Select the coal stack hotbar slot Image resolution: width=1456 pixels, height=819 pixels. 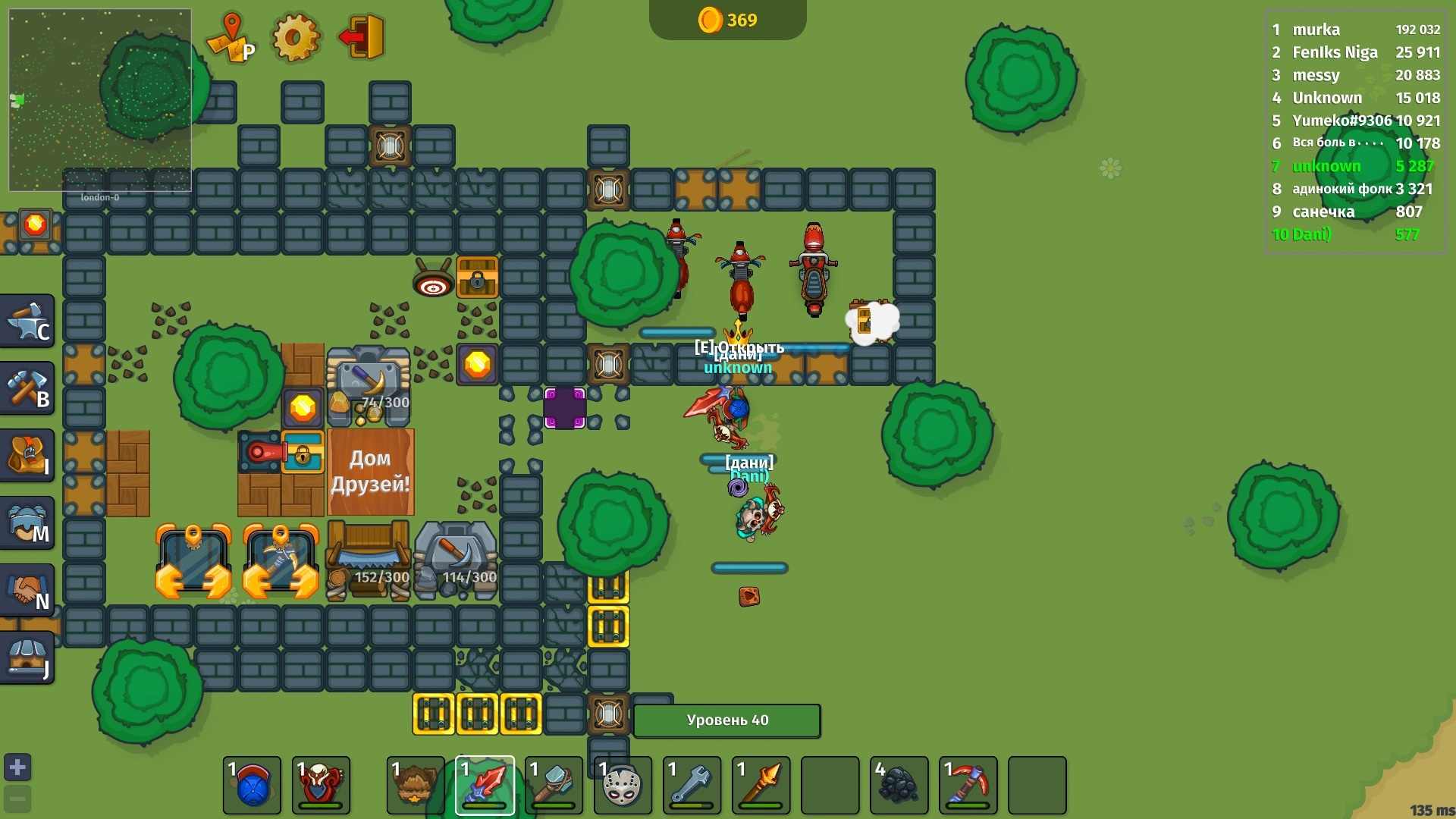click(x=899, y=786)
